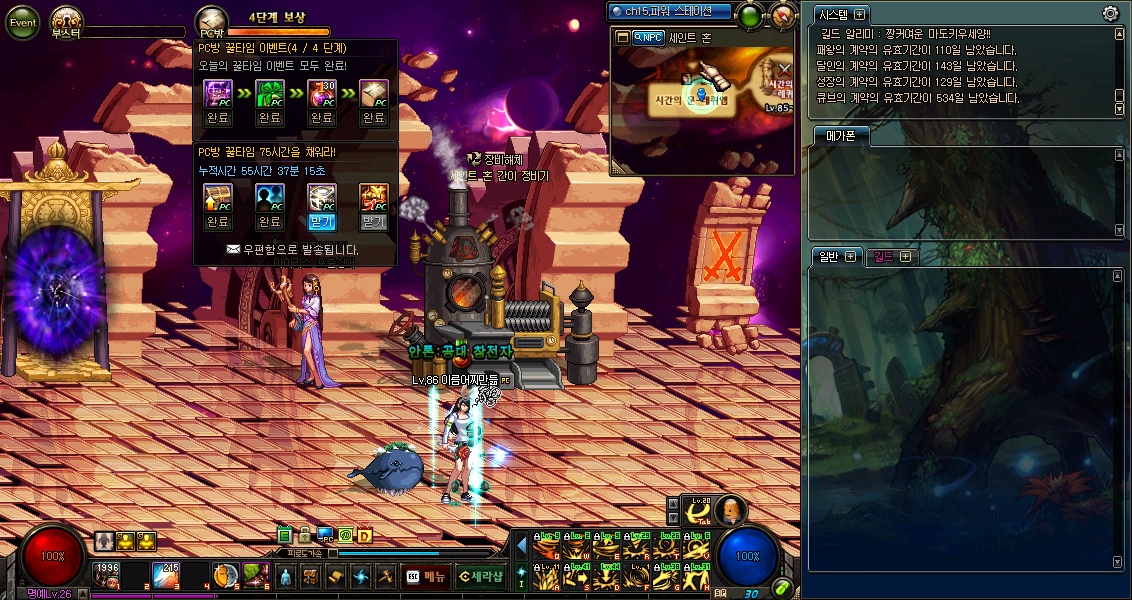Image resolution: width=1132 pixels, height=600 pixels.
Task: Open the 세라샵 cash shop
Action: click(x=479, y=576)
